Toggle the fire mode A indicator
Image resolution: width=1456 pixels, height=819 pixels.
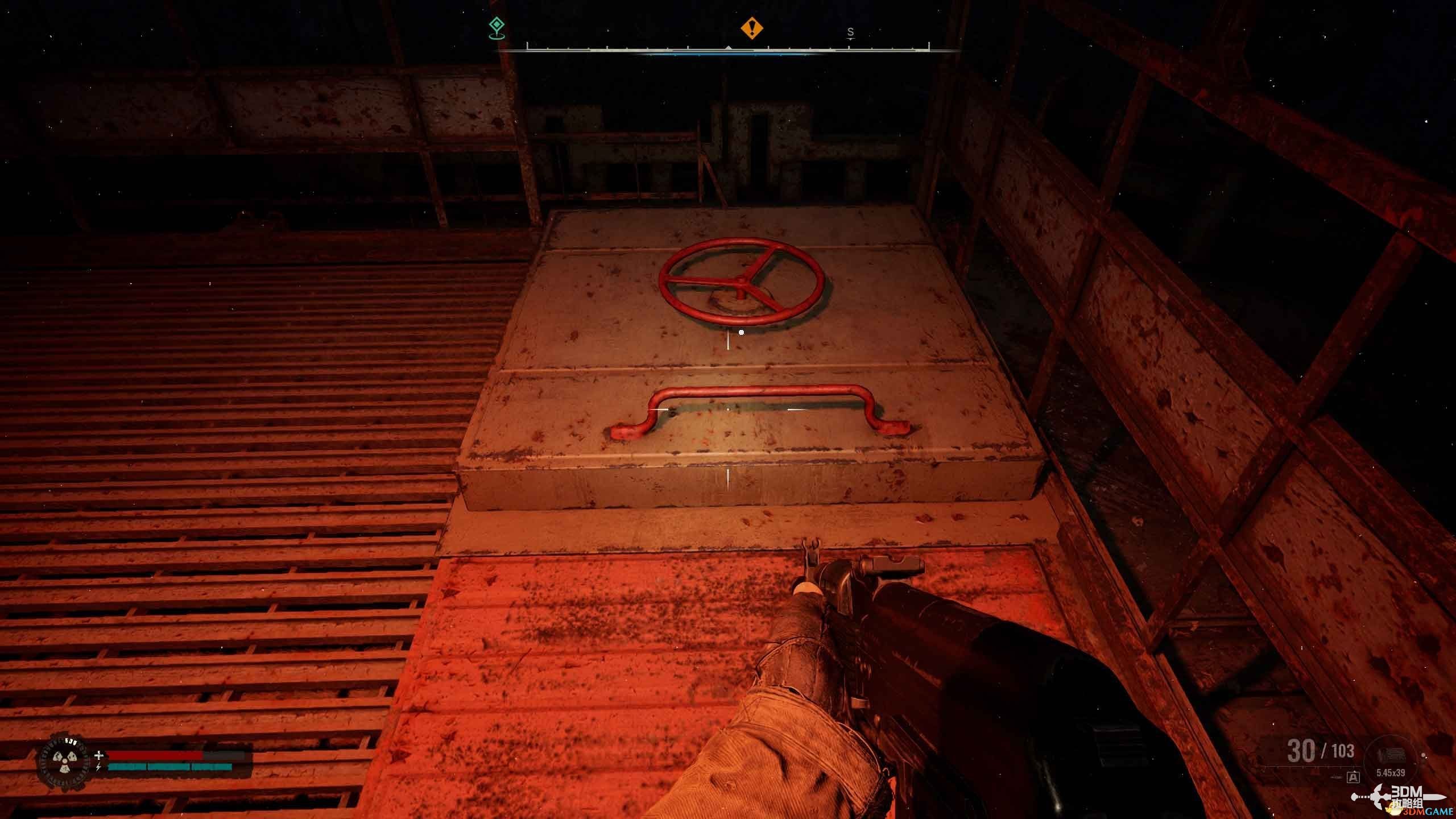click(1353, 777)
